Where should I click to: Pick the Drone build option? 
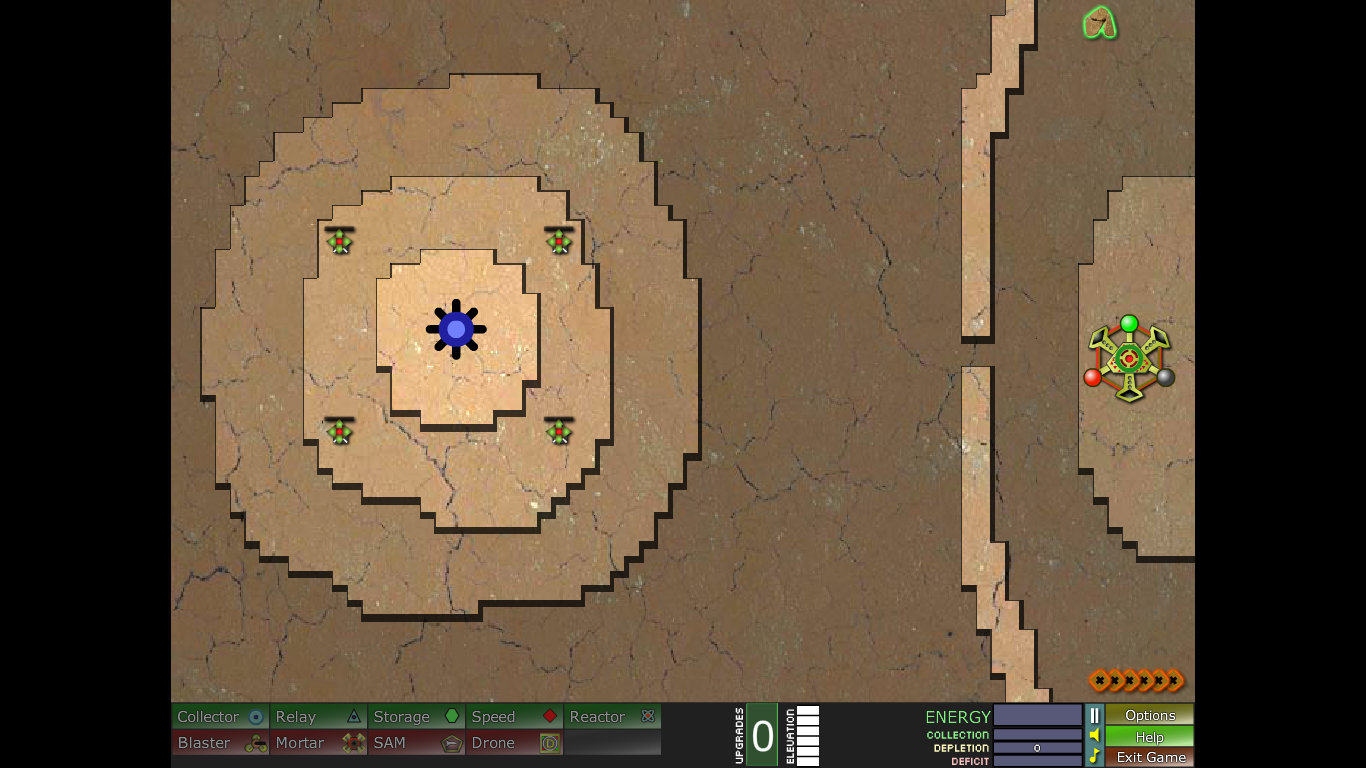514,743
